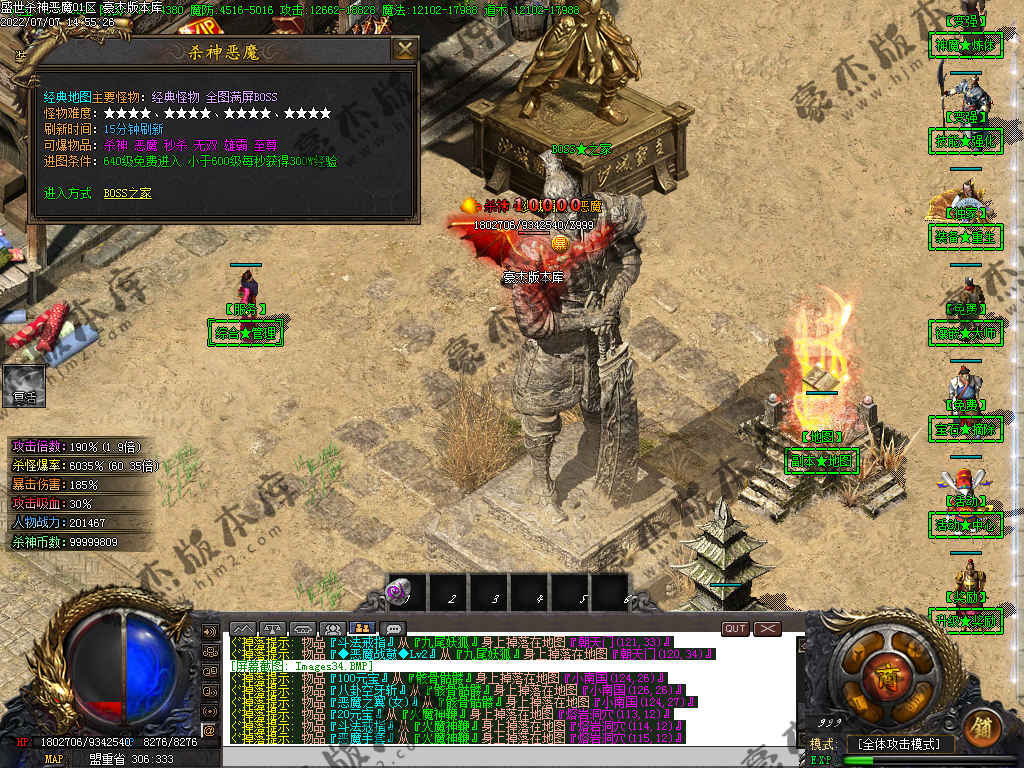Use the purple scroll in hotbar slot 1

point(406,593)
